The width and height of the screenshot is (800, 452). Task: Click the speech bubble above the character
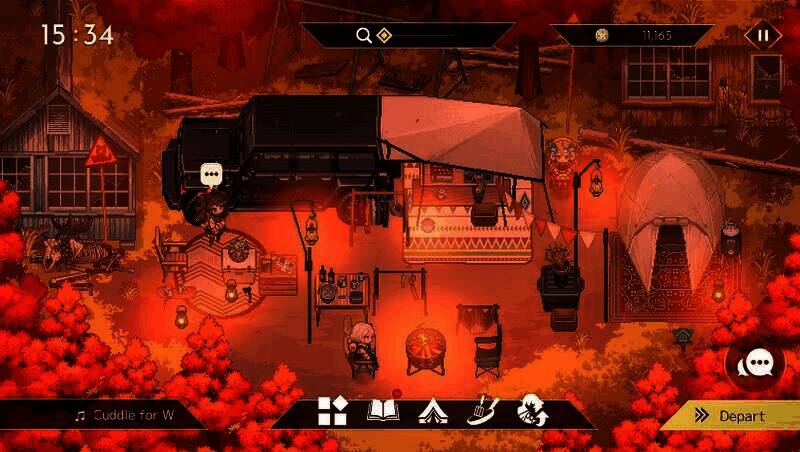(x=211, y=175)
